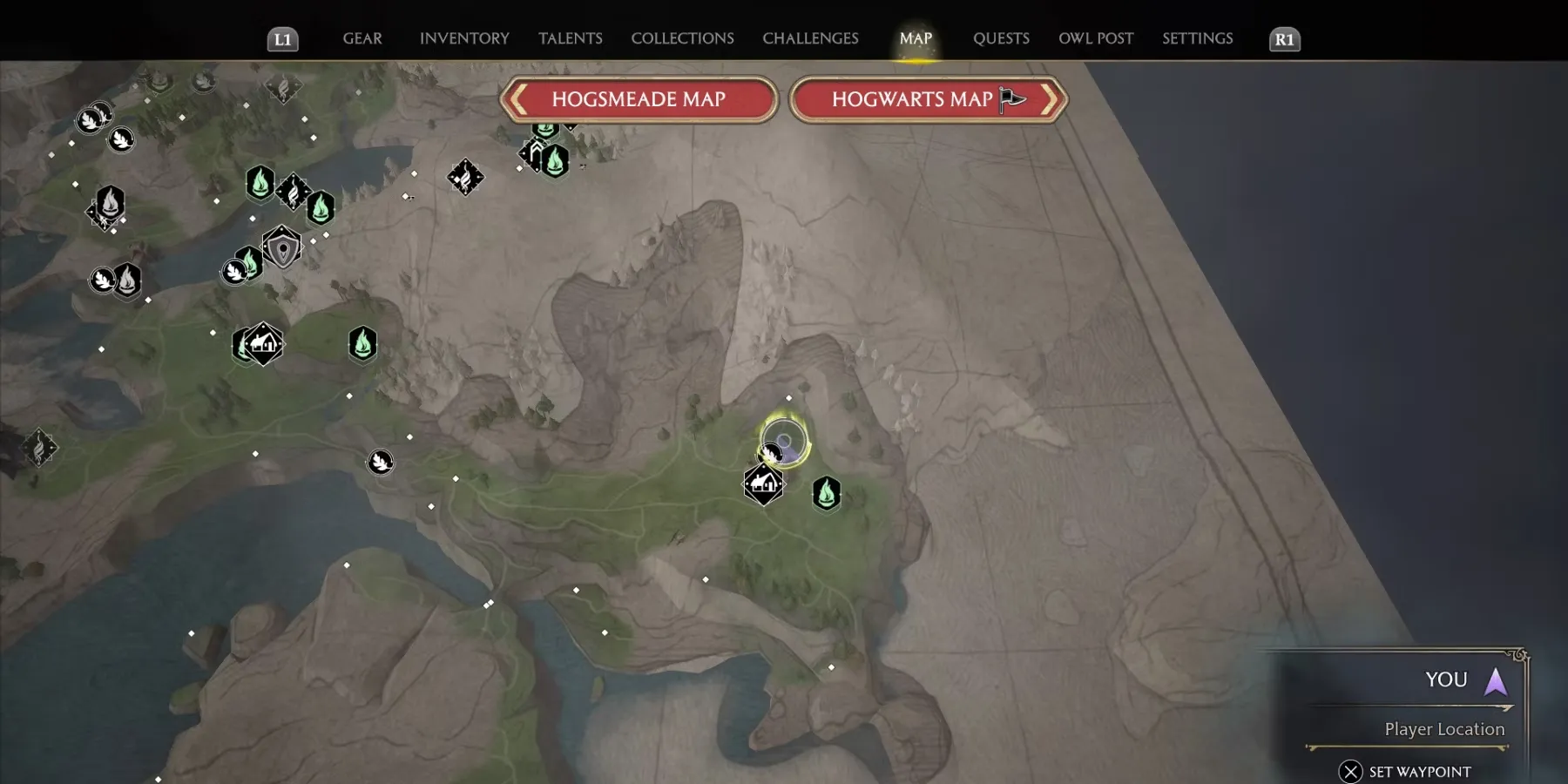Go to the Challenges tab
This screenshot has height=784, width=1568.
pyautogui.click(x=810, y=38)
